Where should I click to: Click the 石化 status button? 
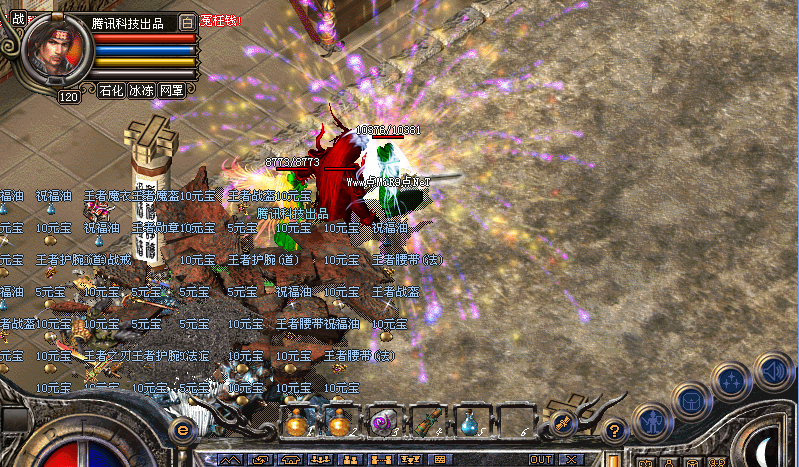[110, 90]
